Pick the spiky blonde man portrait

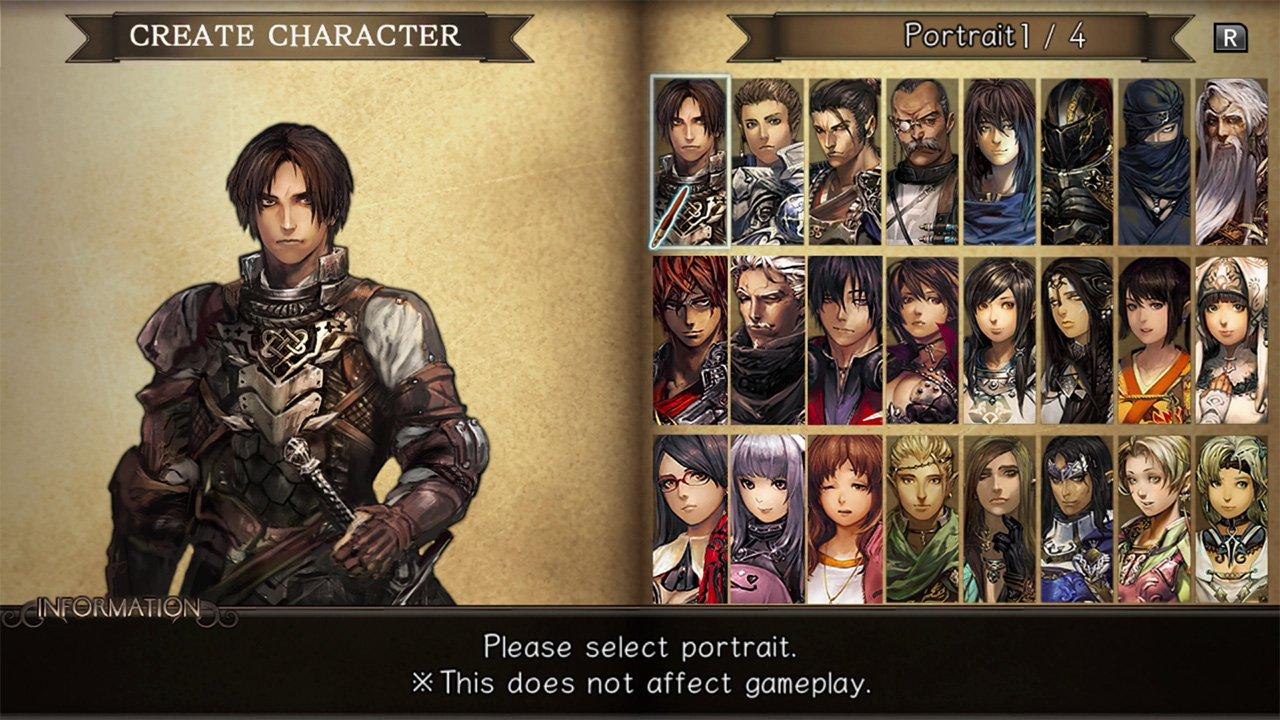(x=766, y=160)
